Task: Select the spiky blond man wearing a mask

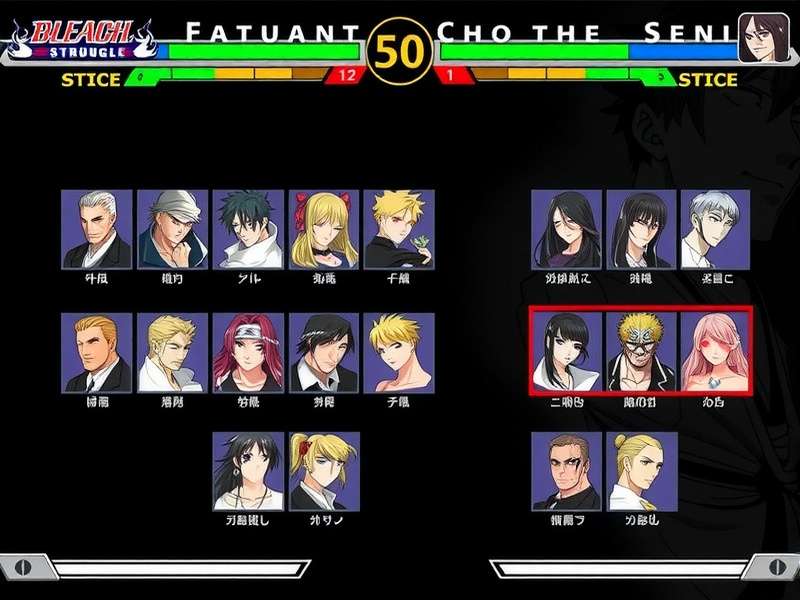Action: click(x=641, y=350)
